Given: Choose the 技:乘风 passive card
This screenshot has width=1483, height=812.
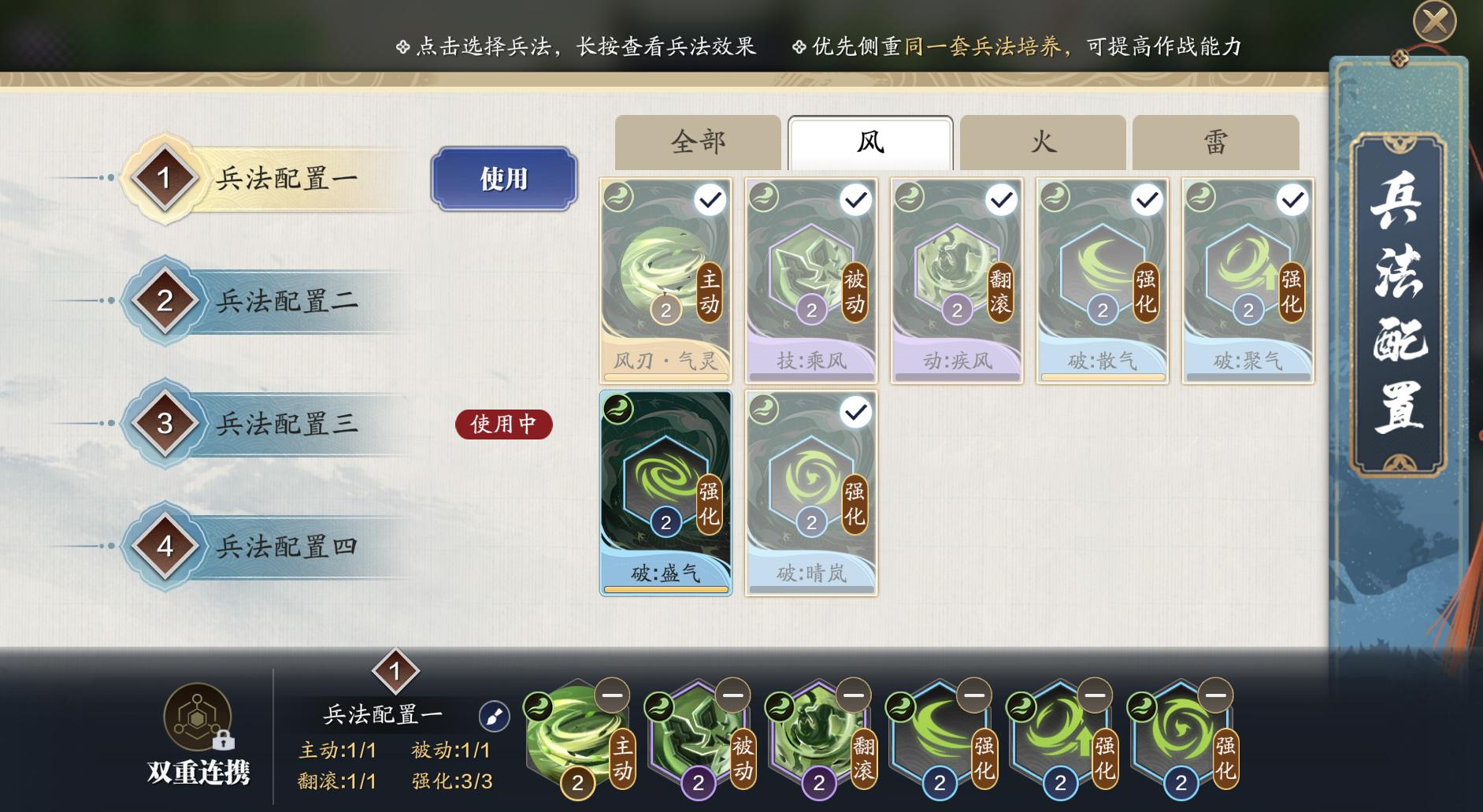Looking at the screenshot, I should (x=811, y=281).
